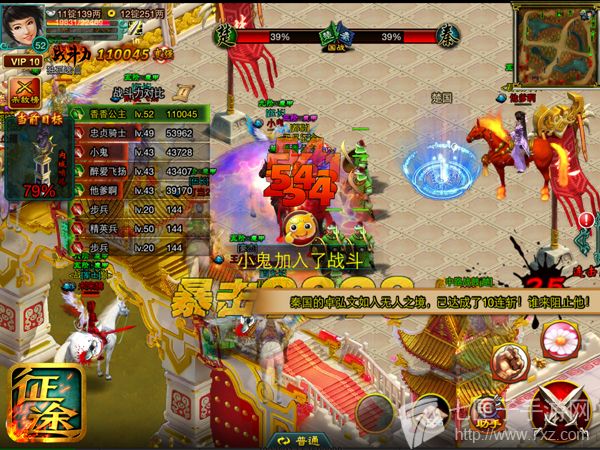600x450 pixels.
Task: Choose the 精英兵 lv.50 row
Action: coord(137,229)
